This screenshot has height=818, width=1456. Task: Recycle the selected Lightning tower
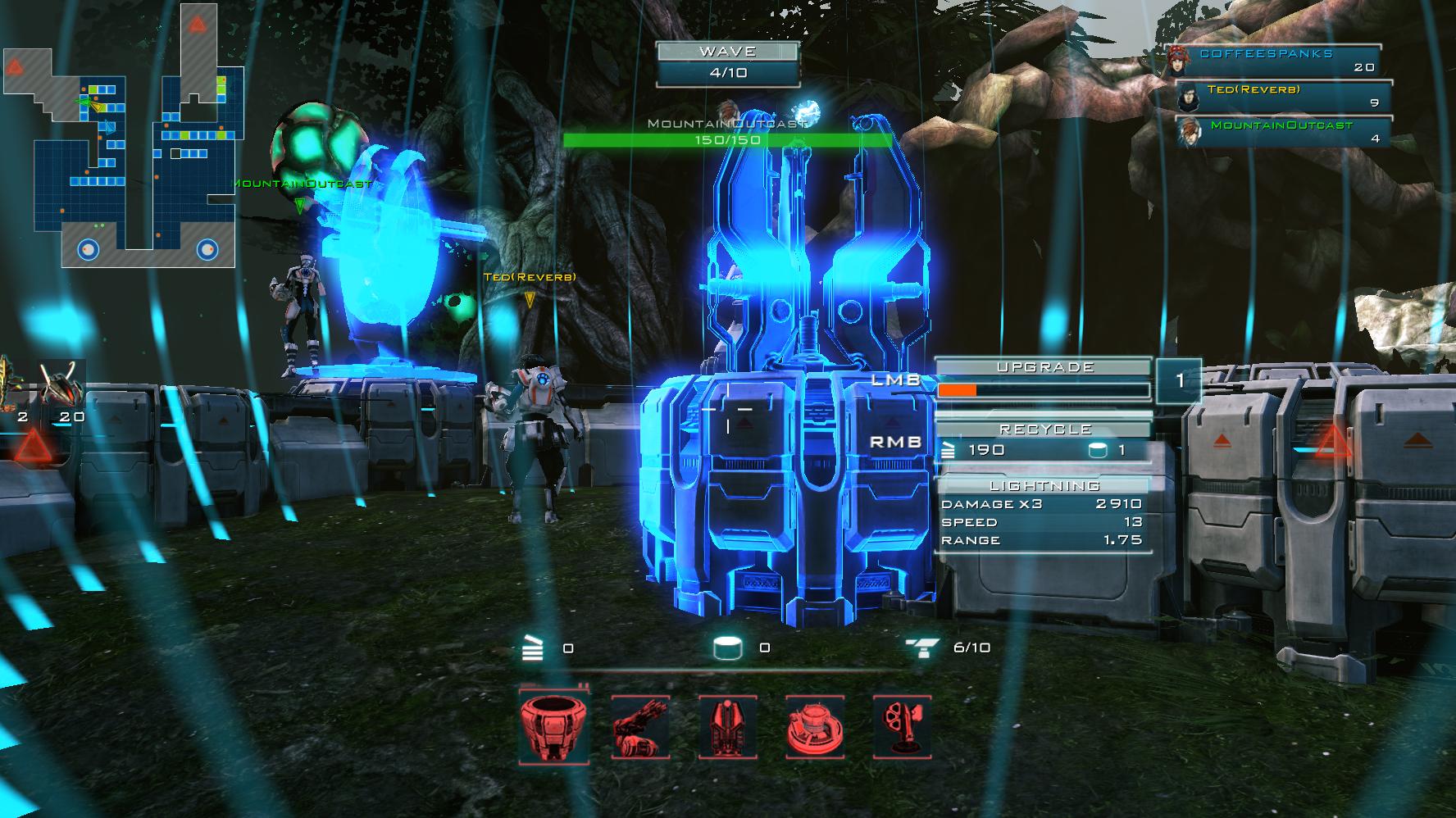click(1044, 442)
